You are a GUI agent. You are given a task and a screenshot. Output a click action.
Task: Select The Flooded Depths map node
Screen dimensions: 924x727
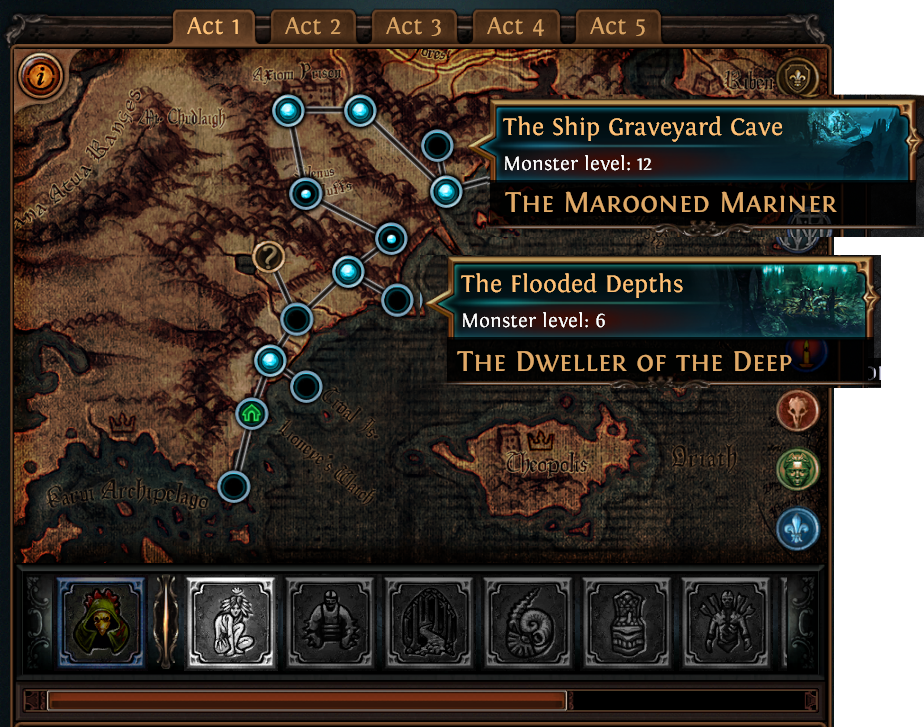click(x=398, y=299)
